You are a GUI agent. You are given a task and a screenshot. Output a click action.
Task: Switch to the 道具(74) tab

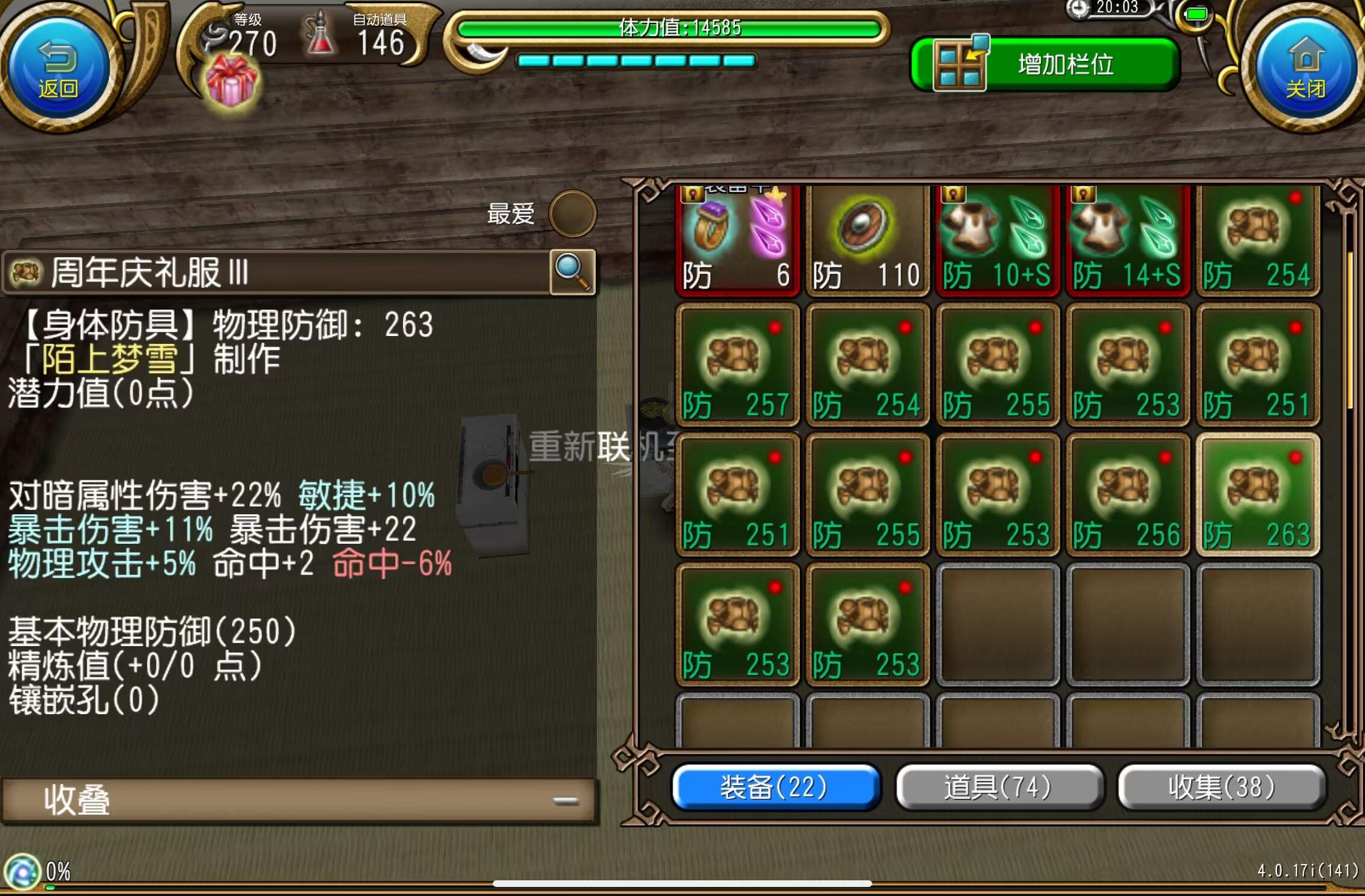pyautogui.click(x=998, y=787)
